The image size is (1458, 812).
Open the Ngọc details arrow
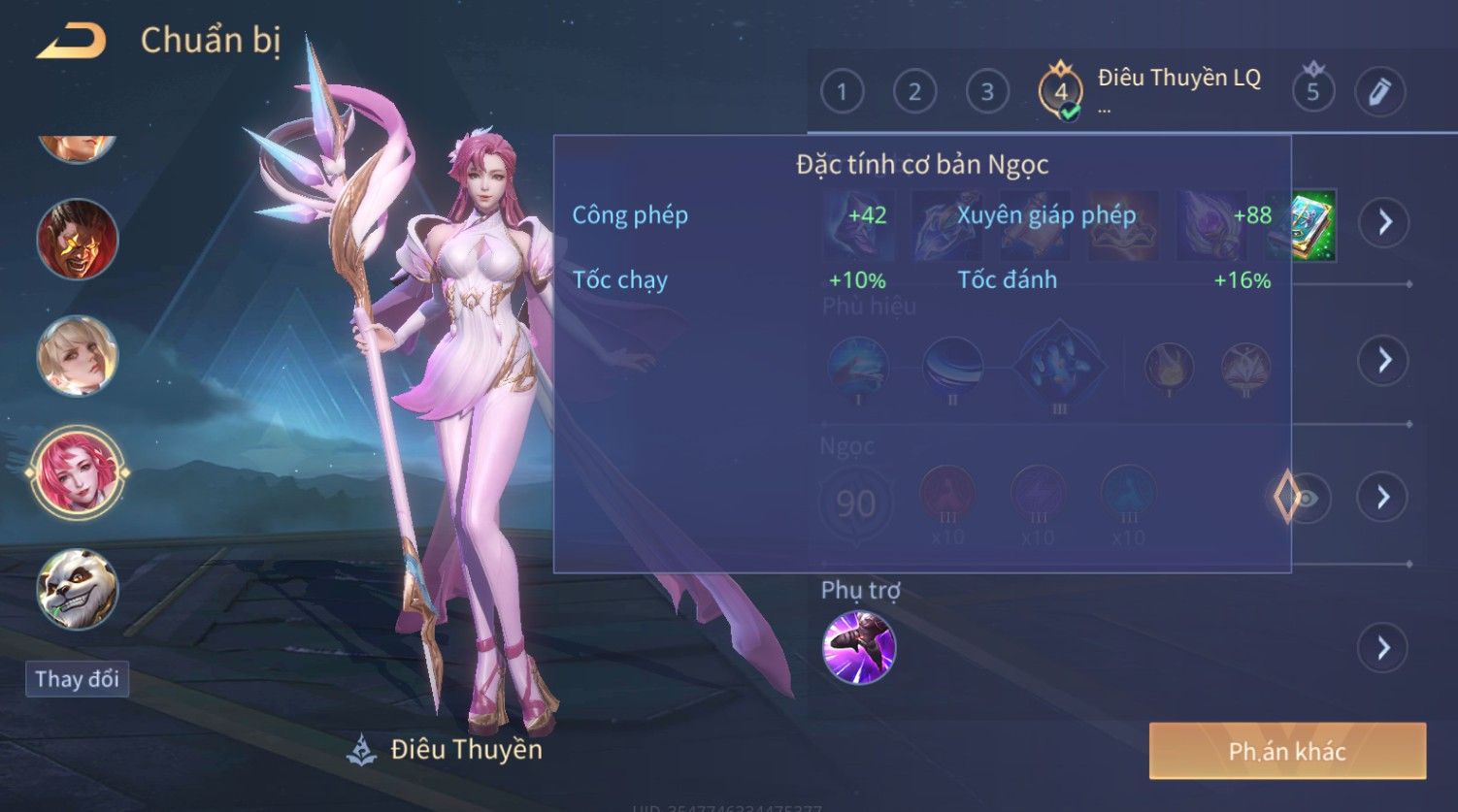coord(1383,498)
